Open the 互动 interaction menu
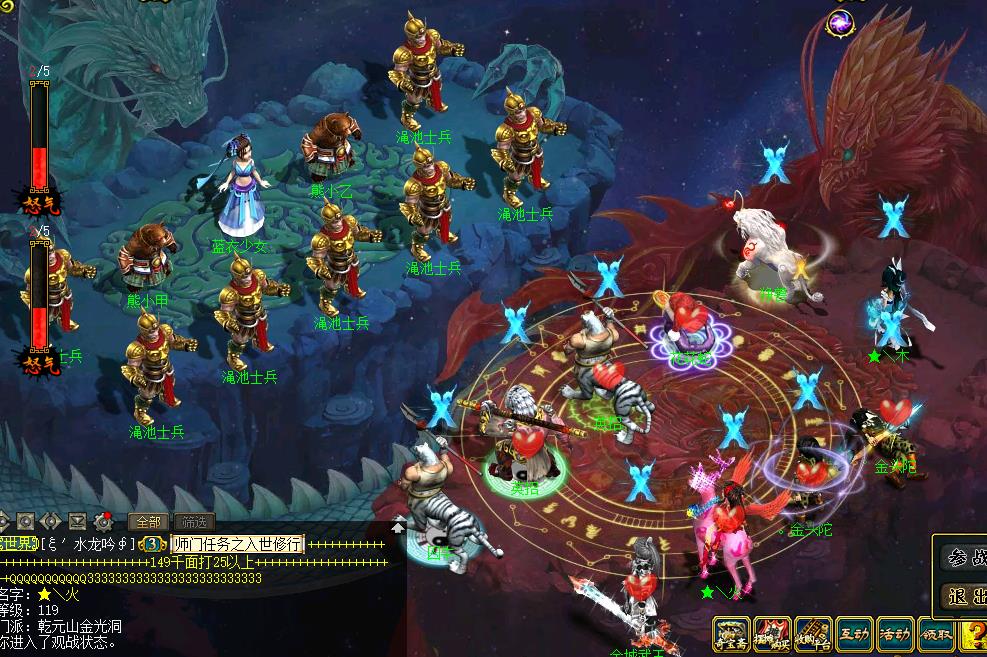The image size is (987, 657). pos(854,634)
